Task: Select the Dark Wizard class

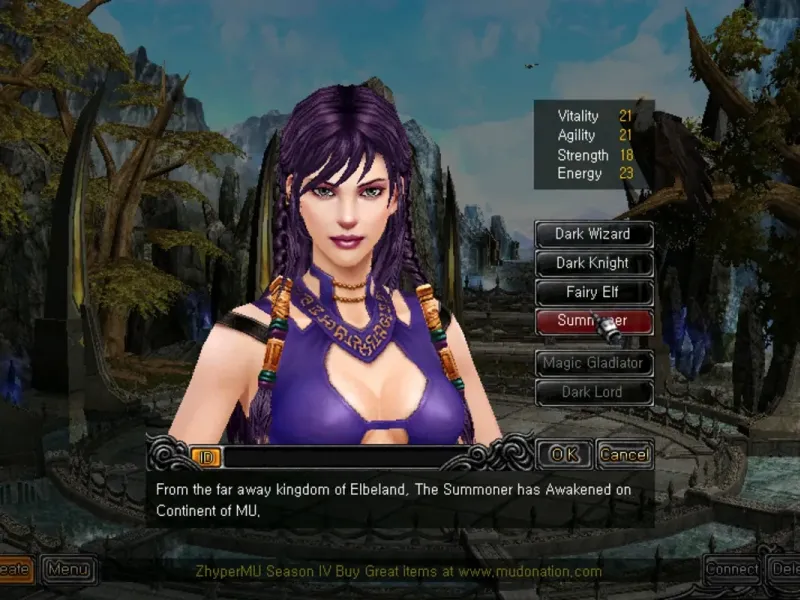Action: pos(593,234)
